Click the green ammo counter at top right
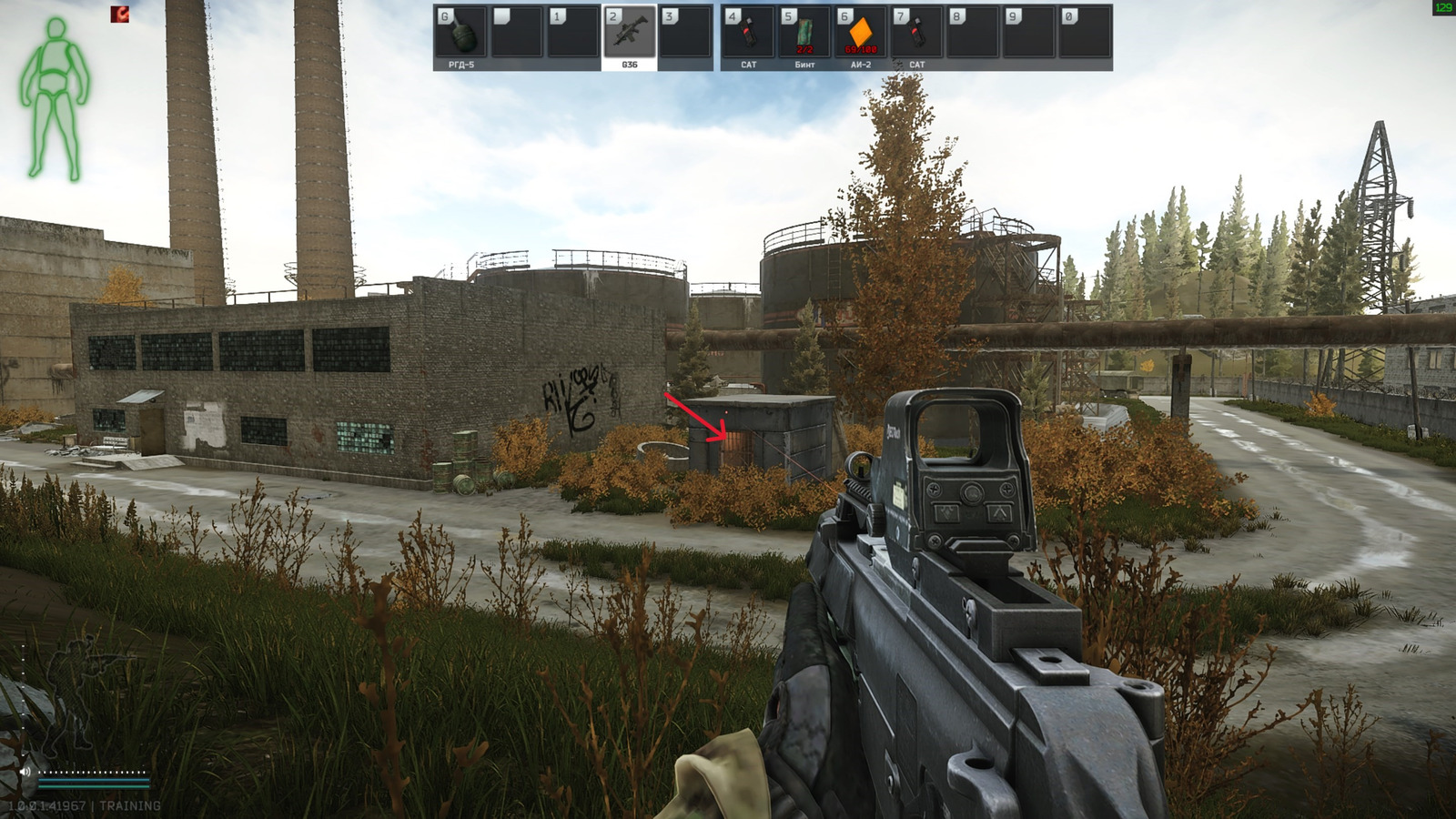 pyautogui.click(x=1442, y=9)
